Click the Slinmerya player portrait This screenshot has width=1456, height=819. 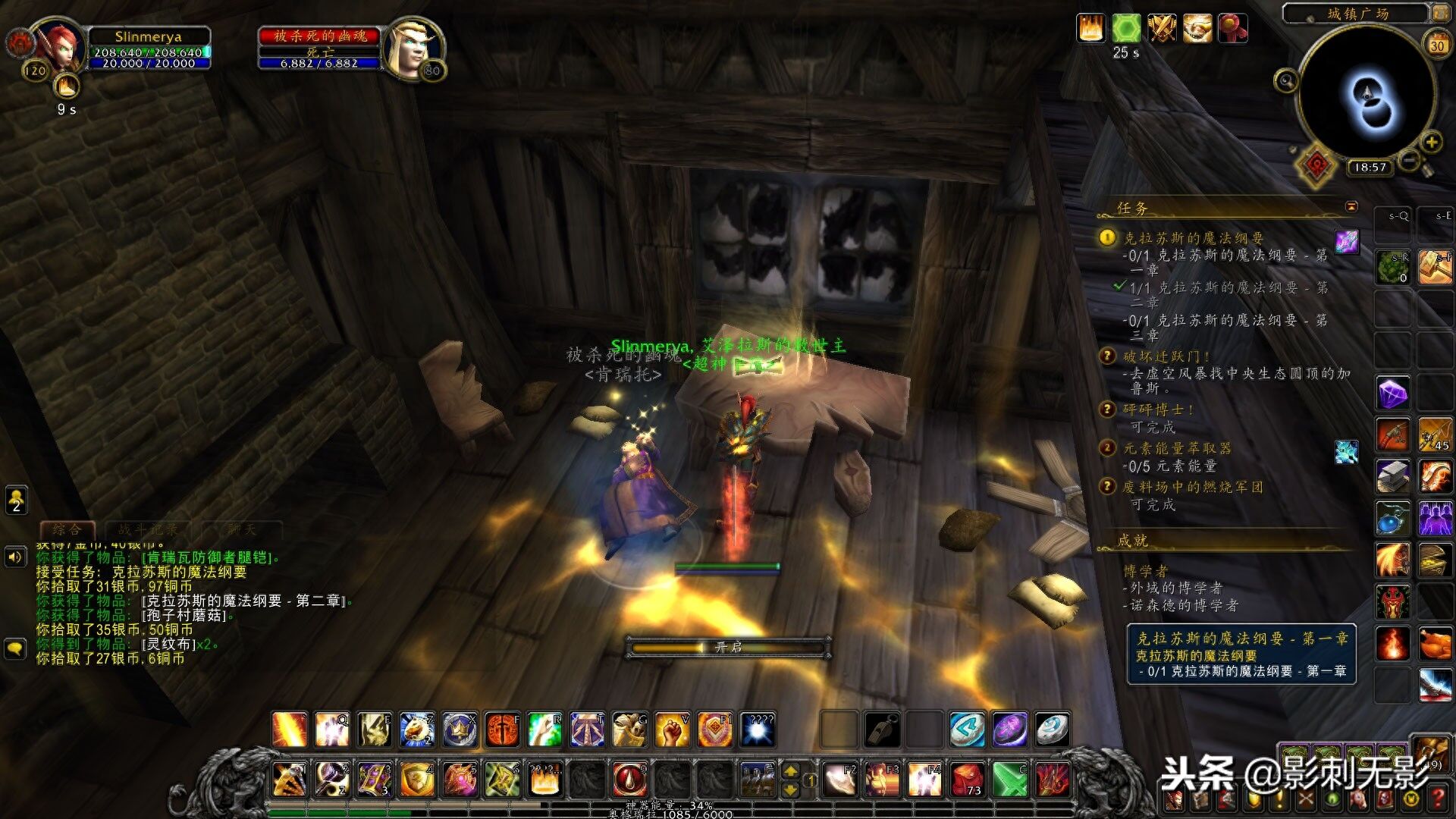pyautogui.click(x=58, y=45)
